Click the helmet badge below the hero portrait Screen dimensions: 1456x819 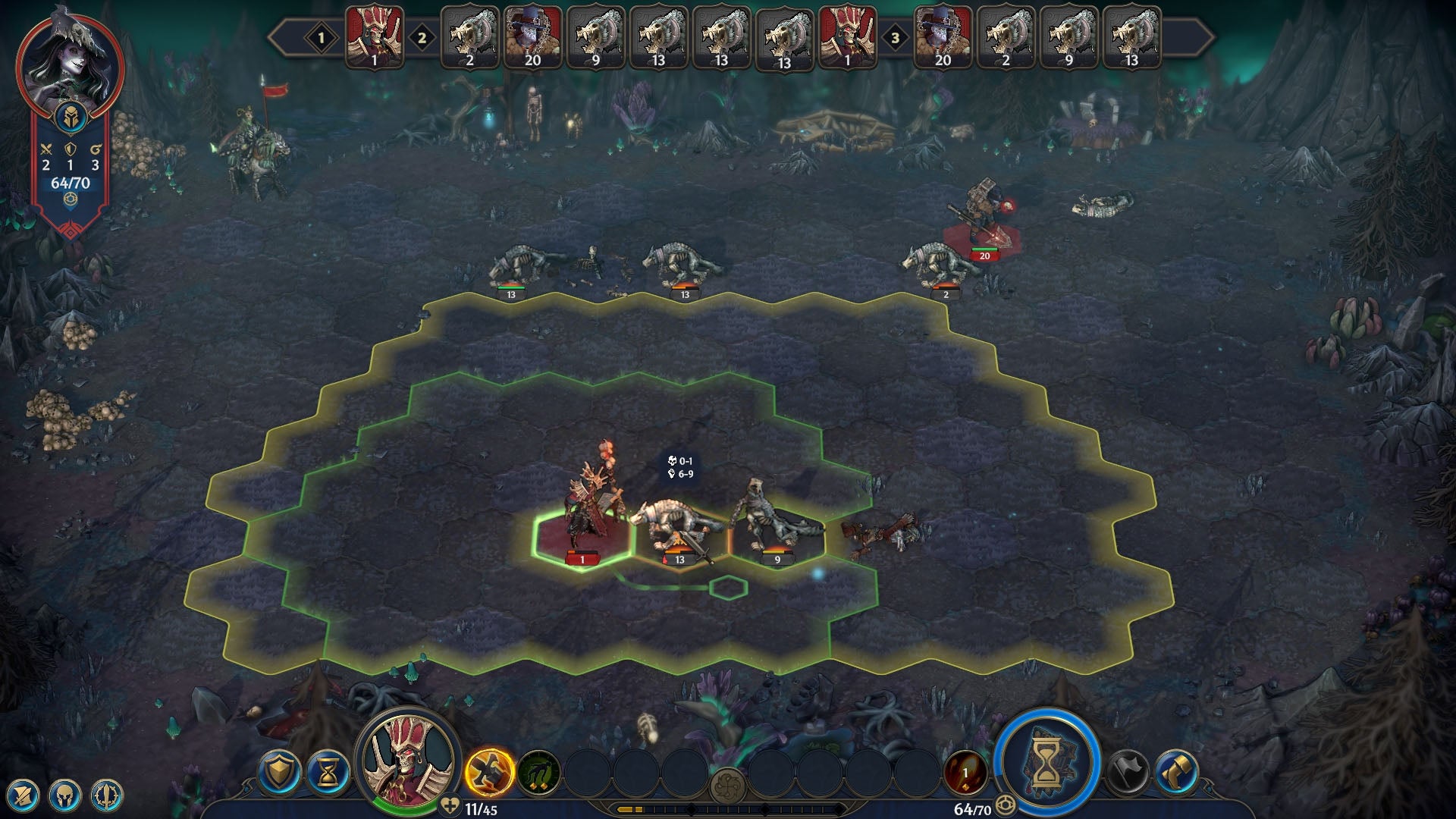pos(70,118)
